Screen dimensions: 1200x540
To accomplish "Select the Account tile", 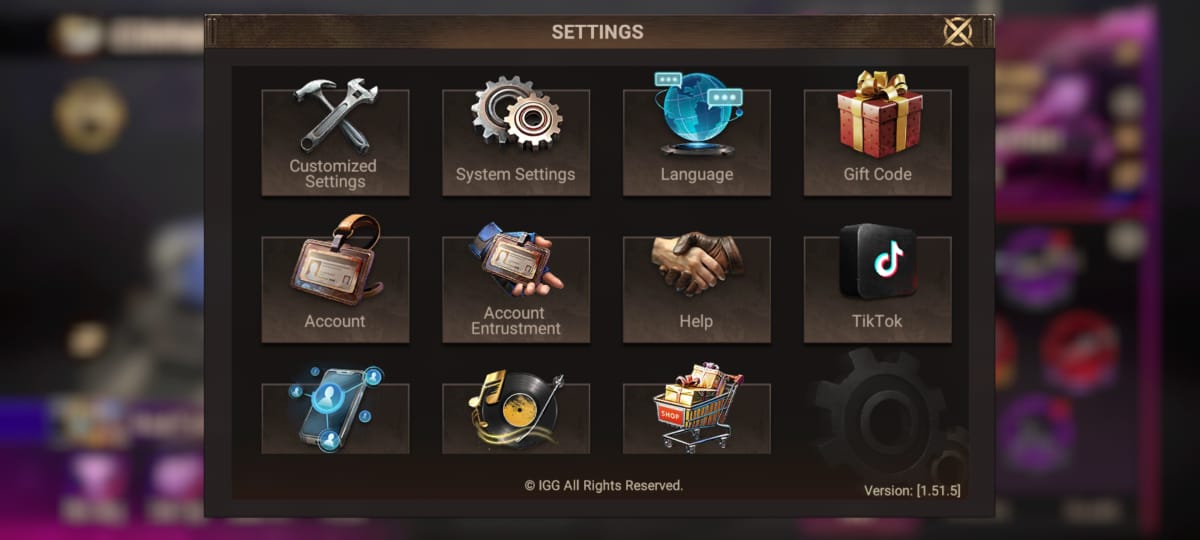I will pos(335,289).
